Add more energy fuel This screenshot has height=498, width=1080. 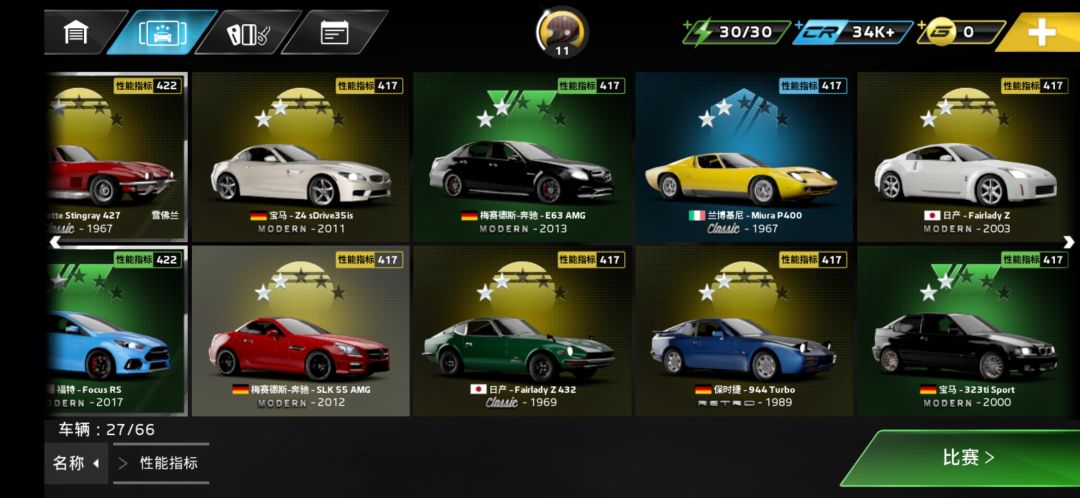[736, 32]
